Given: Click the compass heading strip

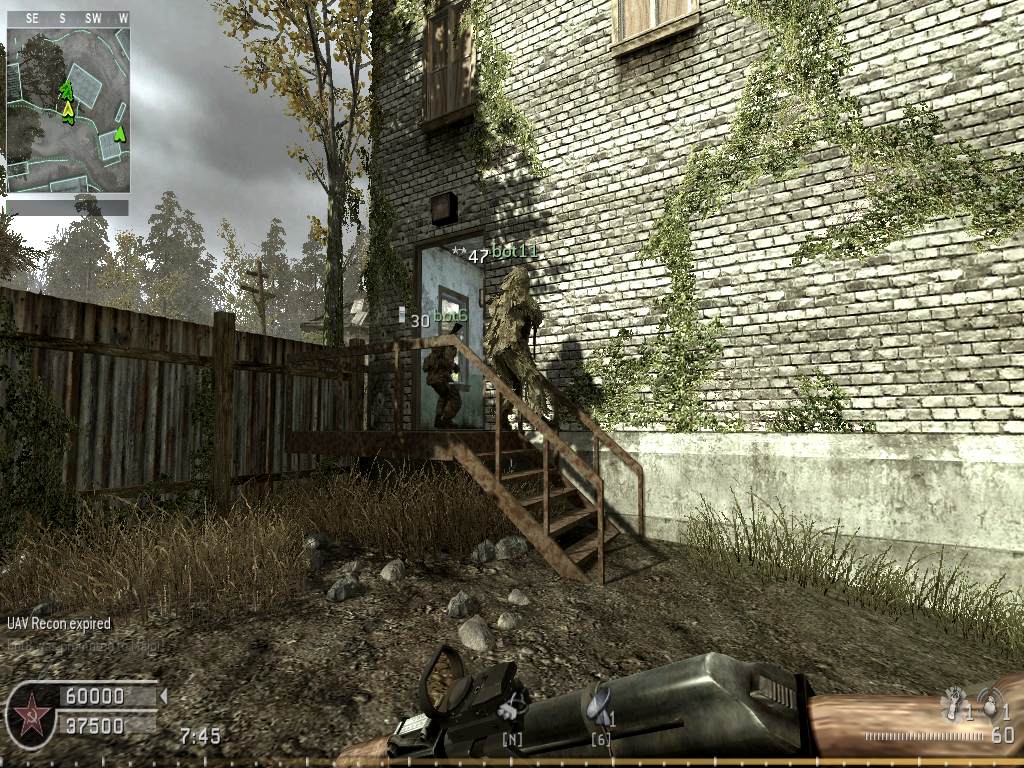Looking at the screenshot, I should tap(68, 18).
